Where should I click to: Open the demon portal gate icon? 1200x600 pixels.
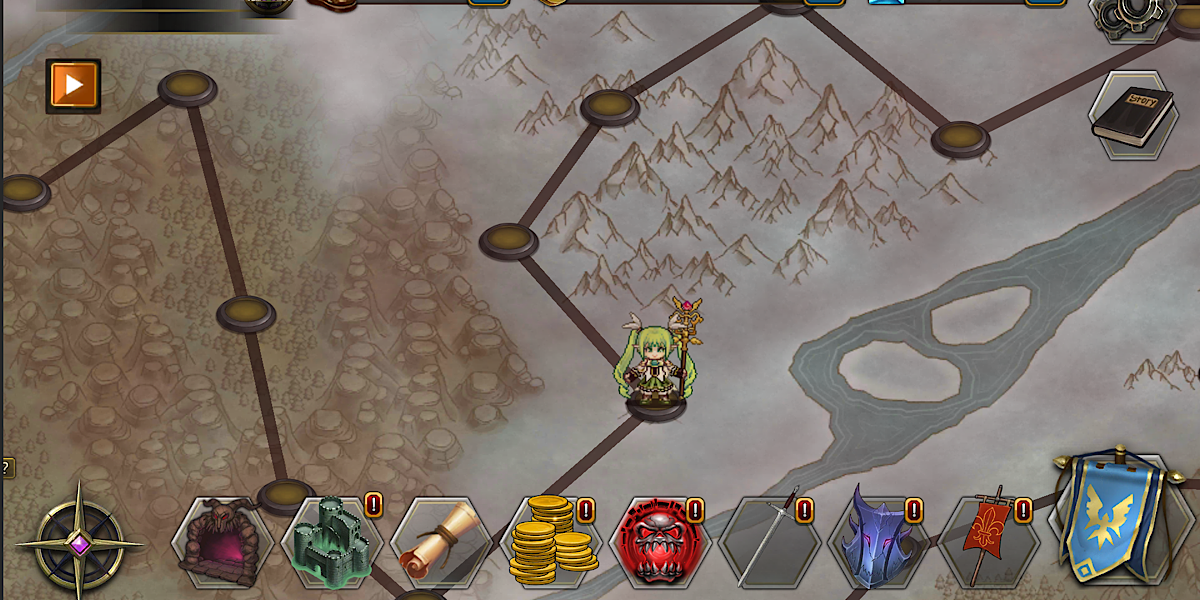click(x=222, y=543)
